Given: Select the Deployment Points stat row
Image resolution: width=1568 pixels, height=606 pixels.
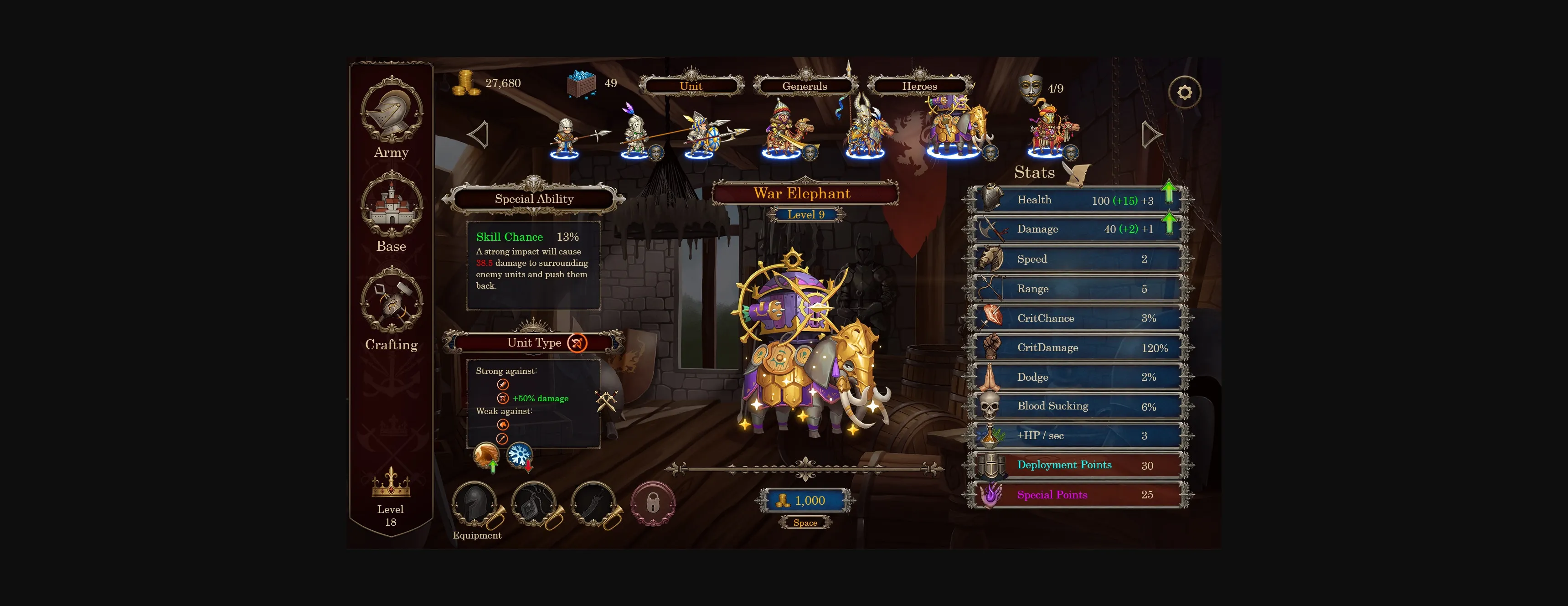Looking at the screenshot, I should coord(1078,465).
